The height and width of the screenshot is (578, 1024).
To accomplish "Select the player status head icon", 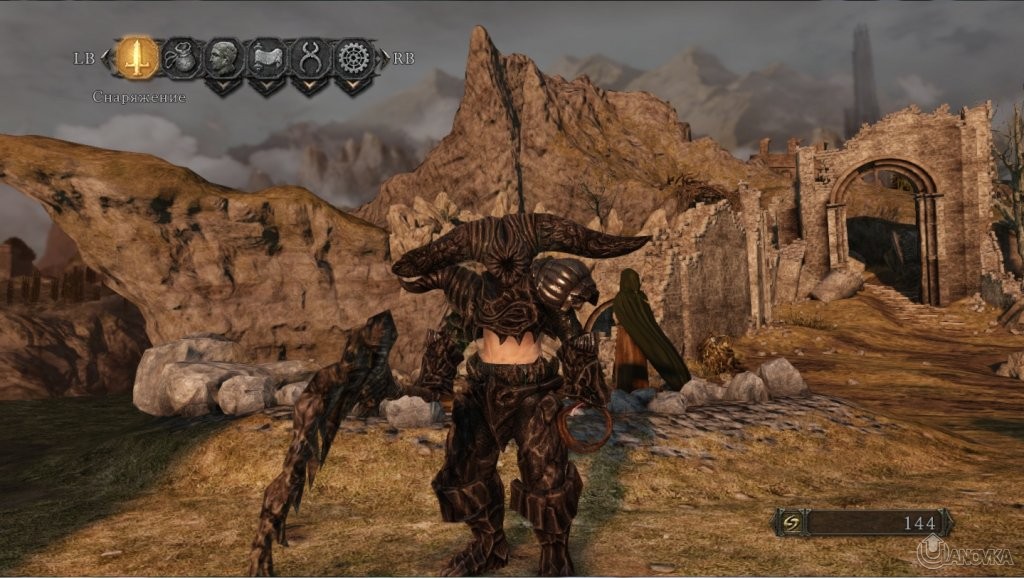I will click(224, 57).
